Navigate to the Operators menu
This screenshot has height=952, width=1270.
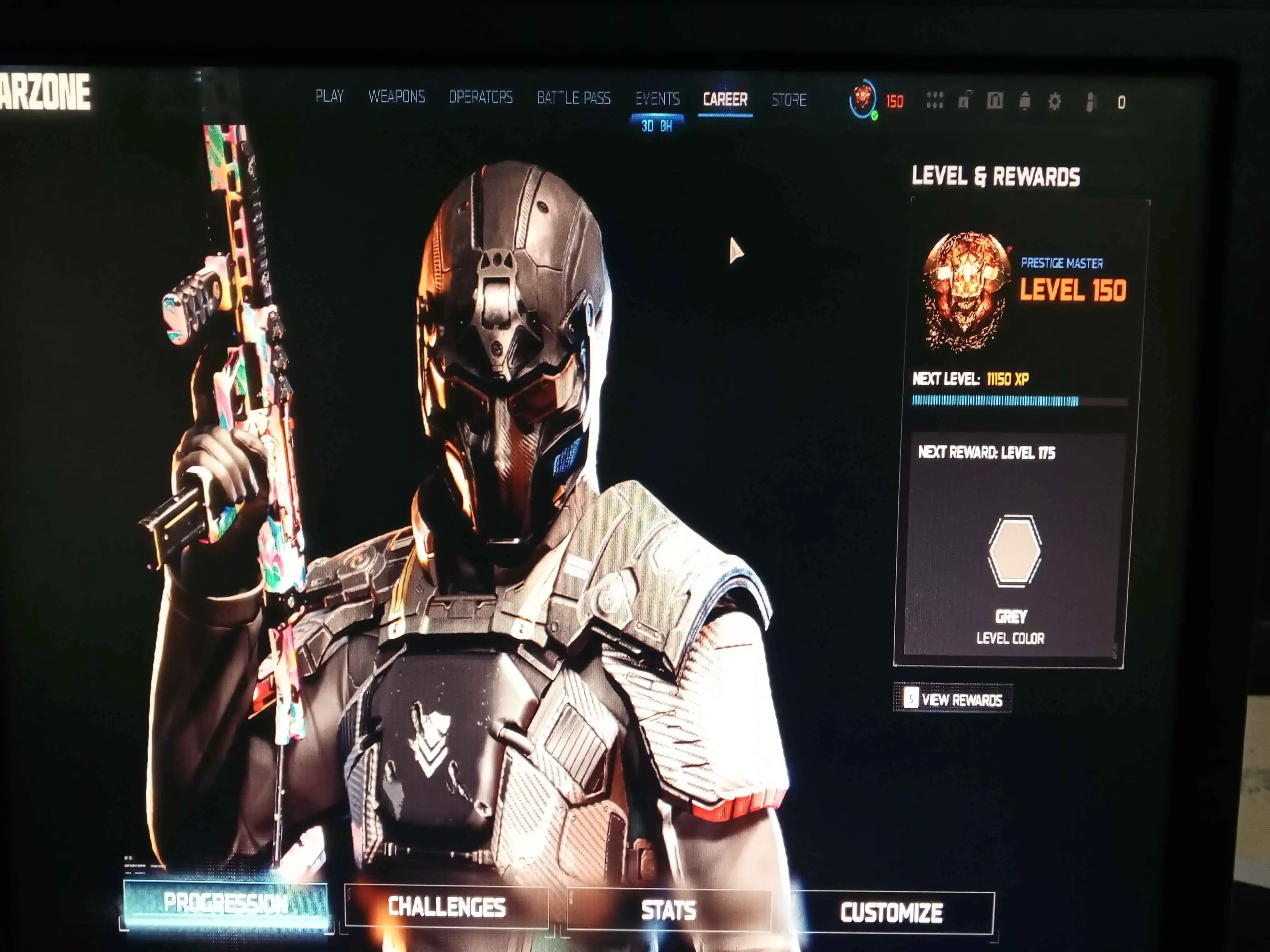click(x=481, y=97)
